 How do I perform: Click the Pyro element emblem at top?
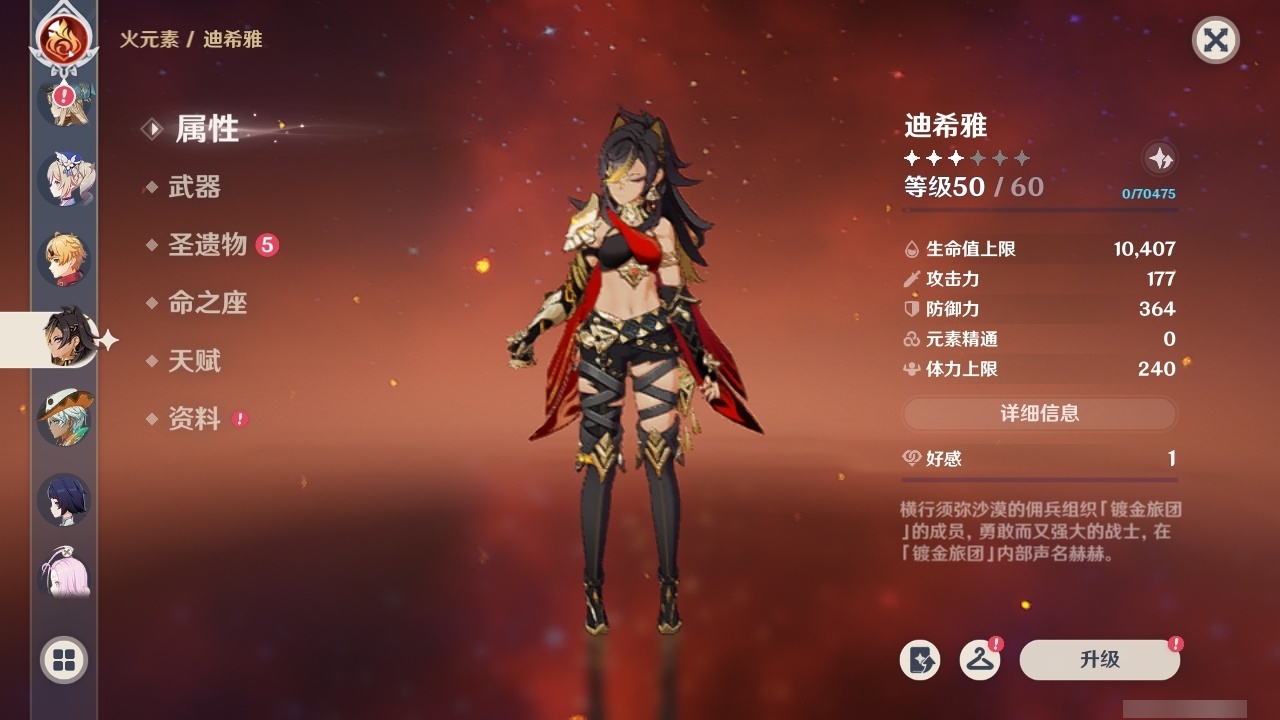pos(64,38)
